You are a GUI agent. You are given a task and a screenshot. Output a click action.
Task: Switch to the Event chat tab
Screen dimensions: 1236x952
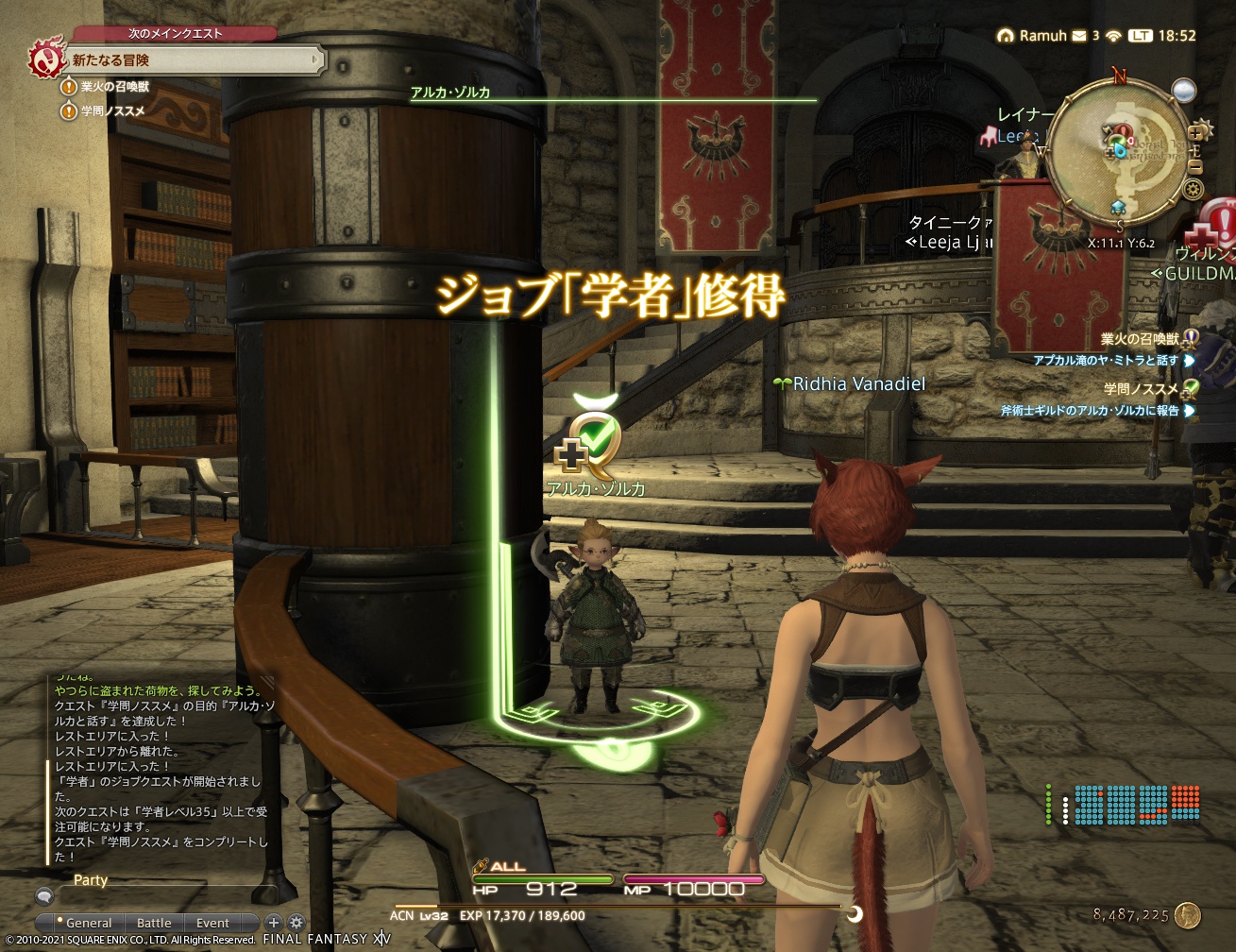click(212, 923)
